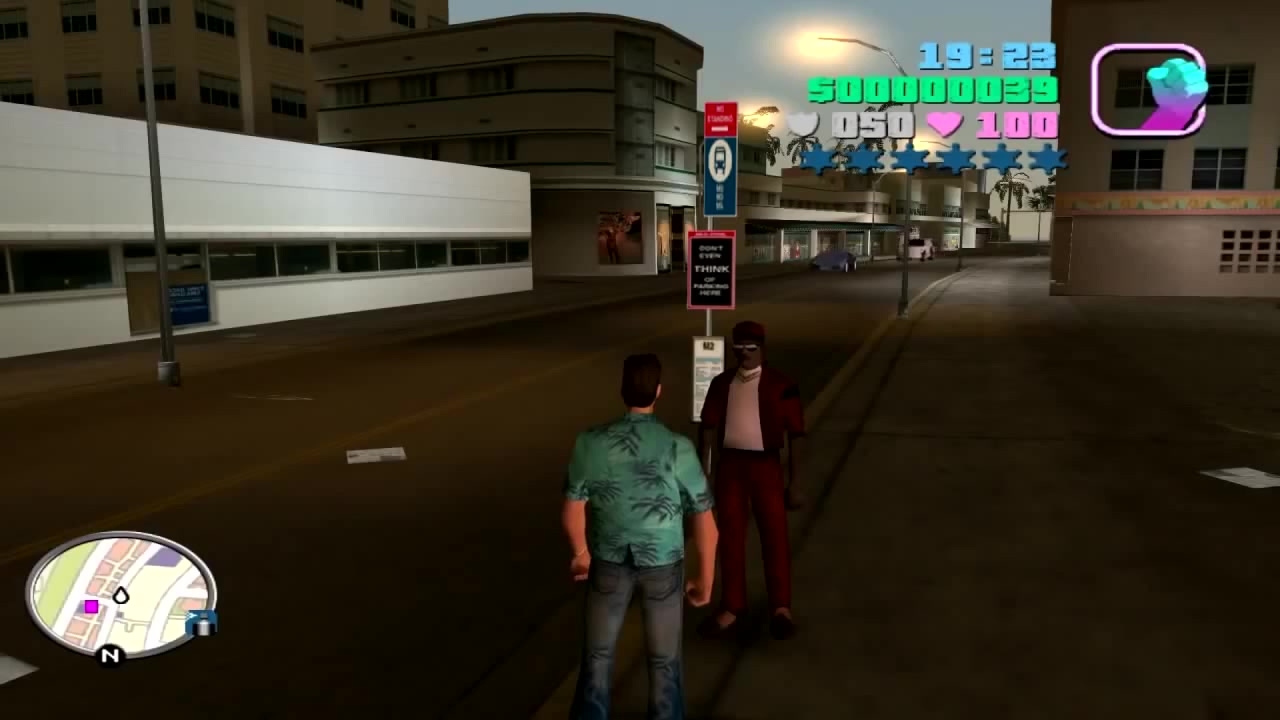1280x720 pixels.
Task: Click the north N compass indicator
Action: pyautogui.click(x=110, y=655)
